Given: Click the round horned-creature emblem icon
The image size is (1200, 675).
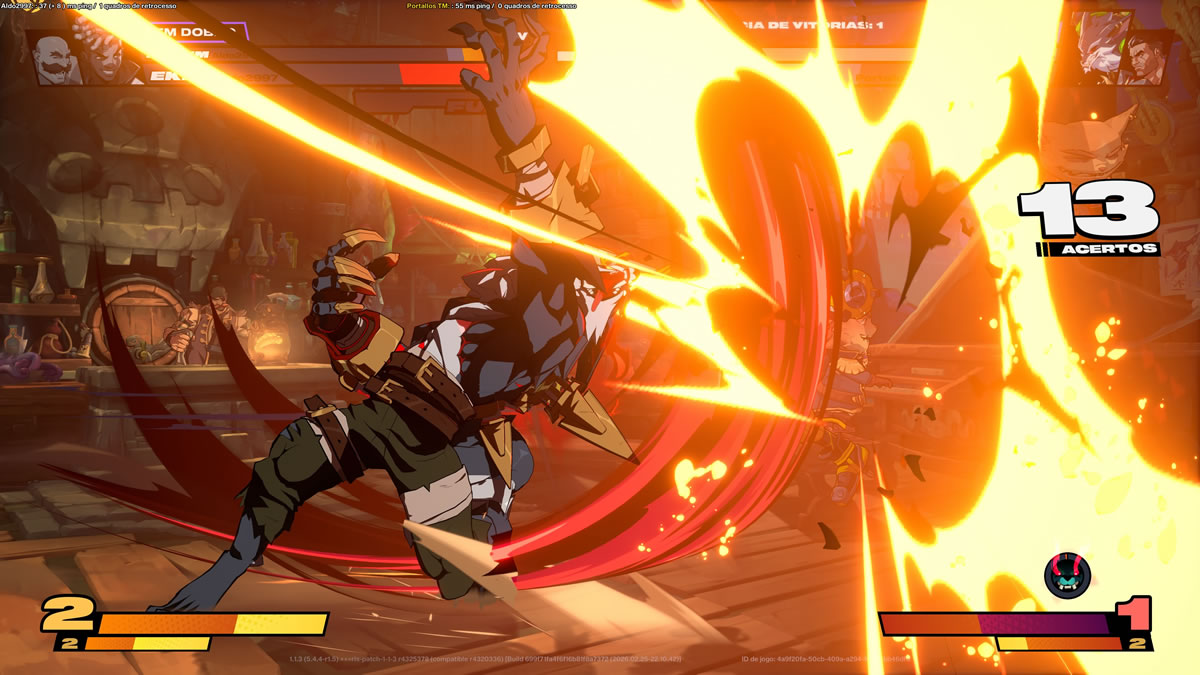Looking at the screenshot, I should click(1067, 575).
